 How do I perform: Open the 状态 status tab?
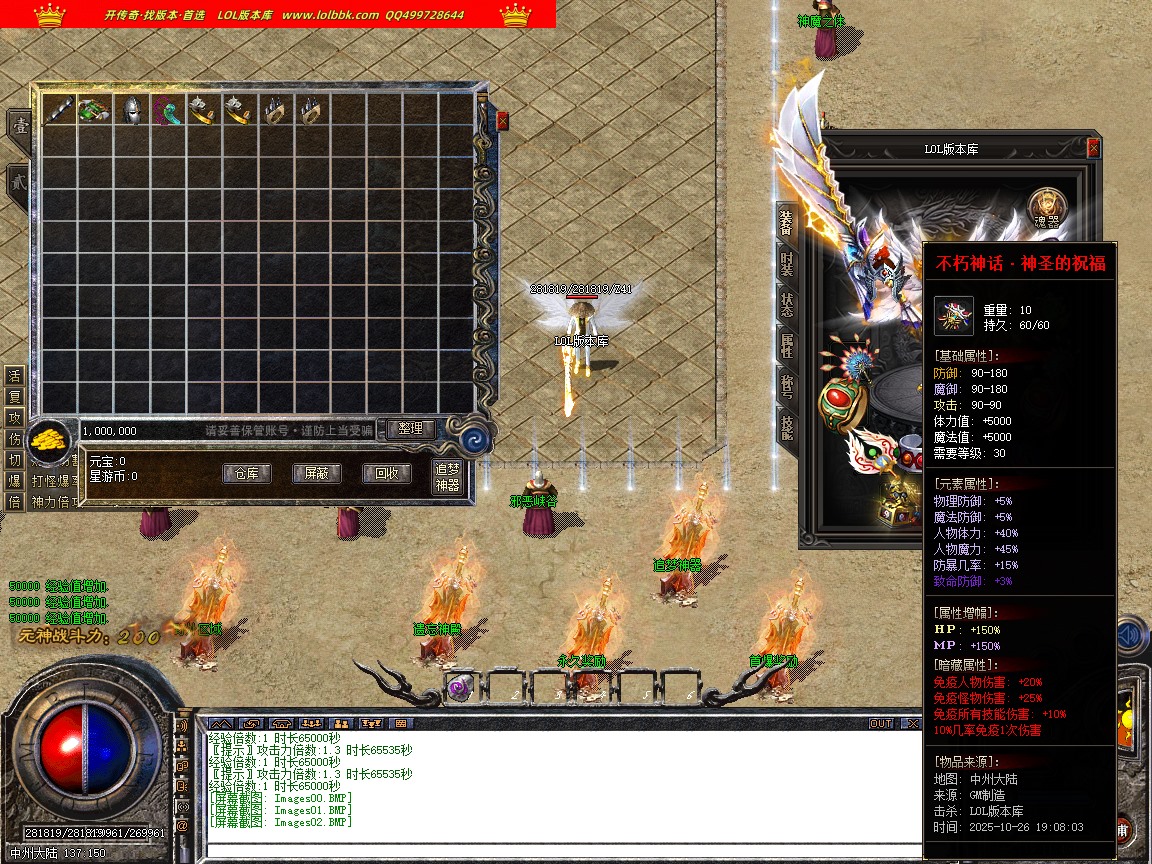(787, 305)
